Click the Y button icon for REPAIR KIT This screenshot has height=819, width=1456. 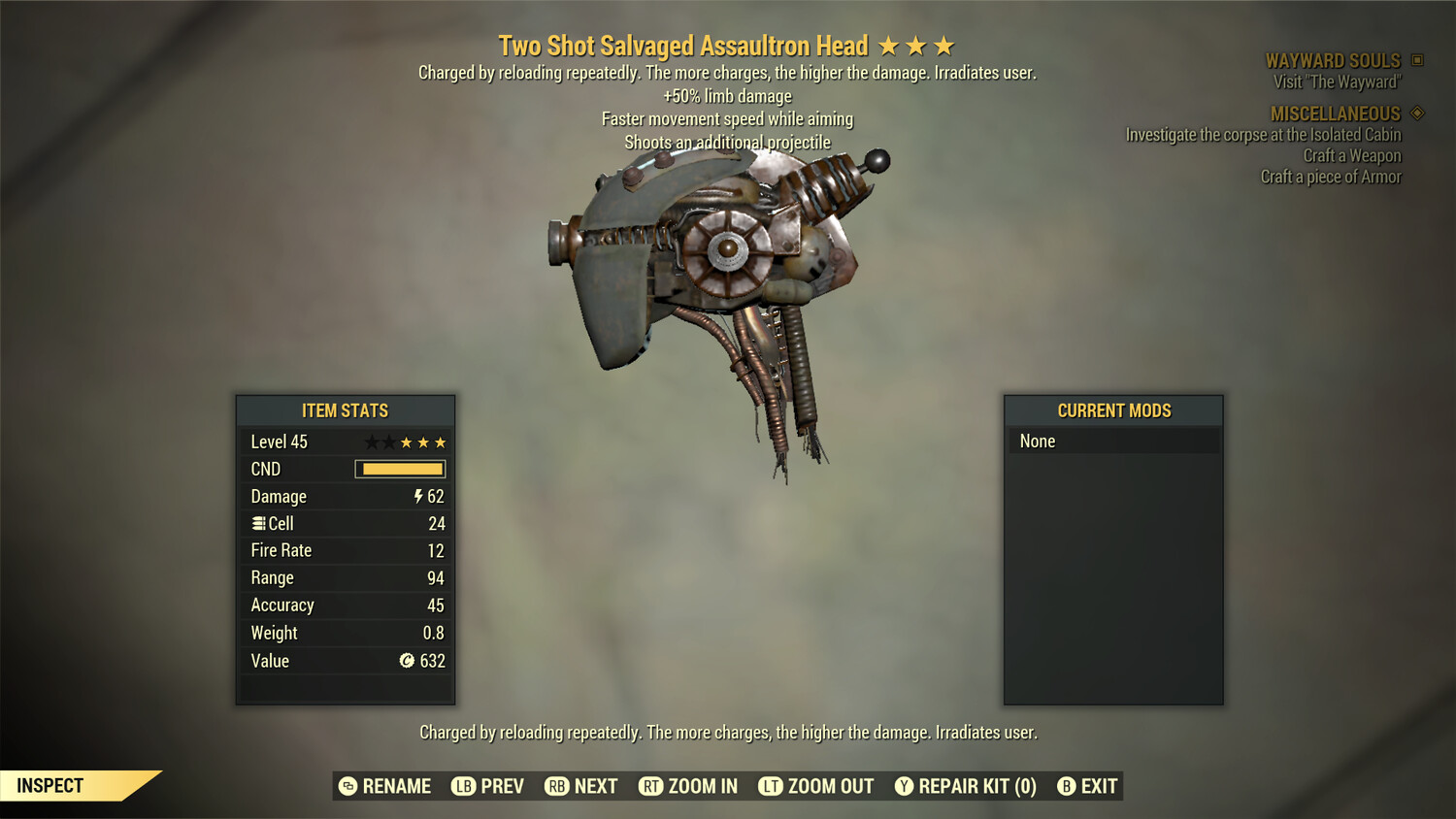[903, 786]
